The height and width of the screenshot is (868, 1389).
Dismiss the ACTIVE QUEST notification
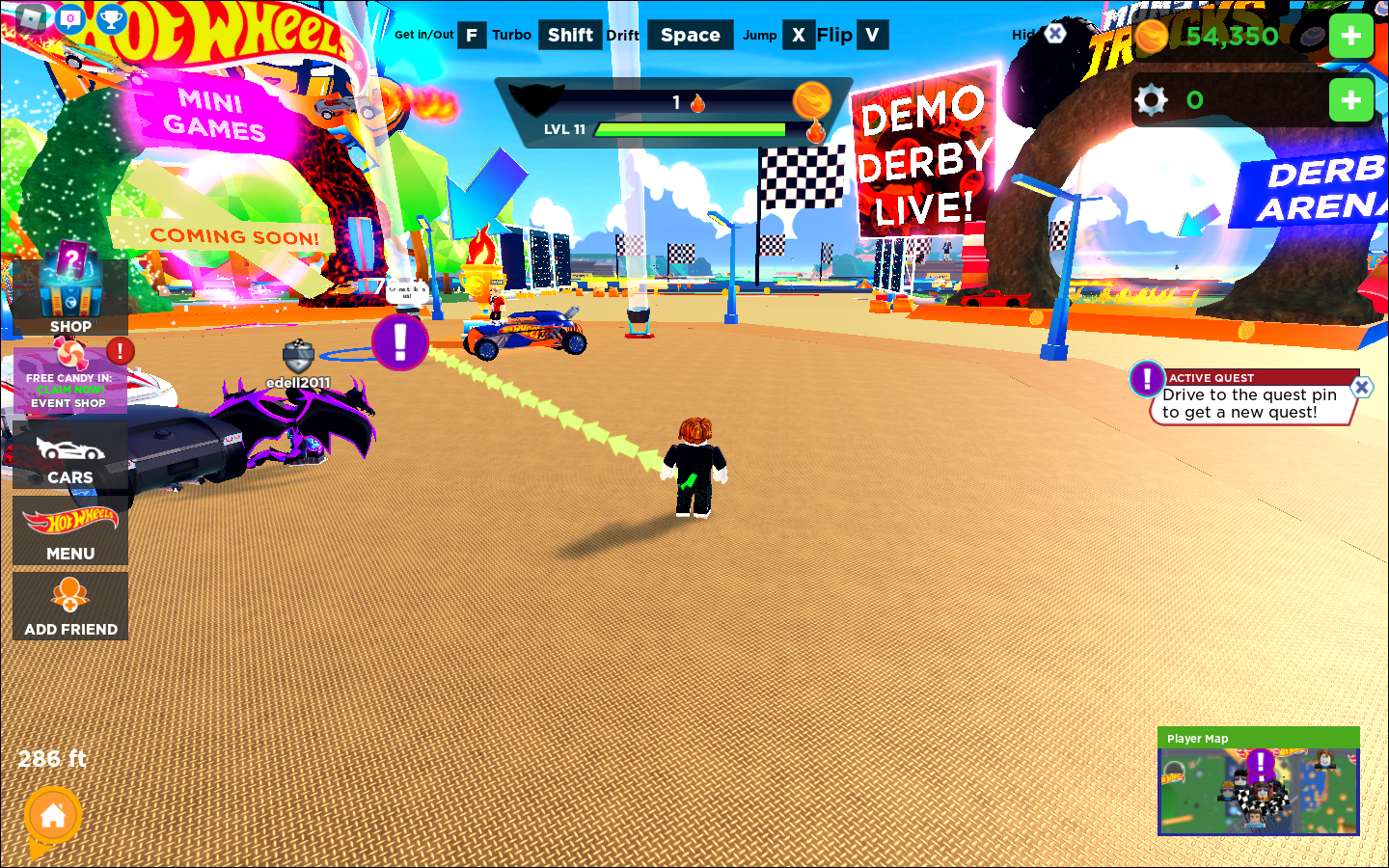[1361, 387]
